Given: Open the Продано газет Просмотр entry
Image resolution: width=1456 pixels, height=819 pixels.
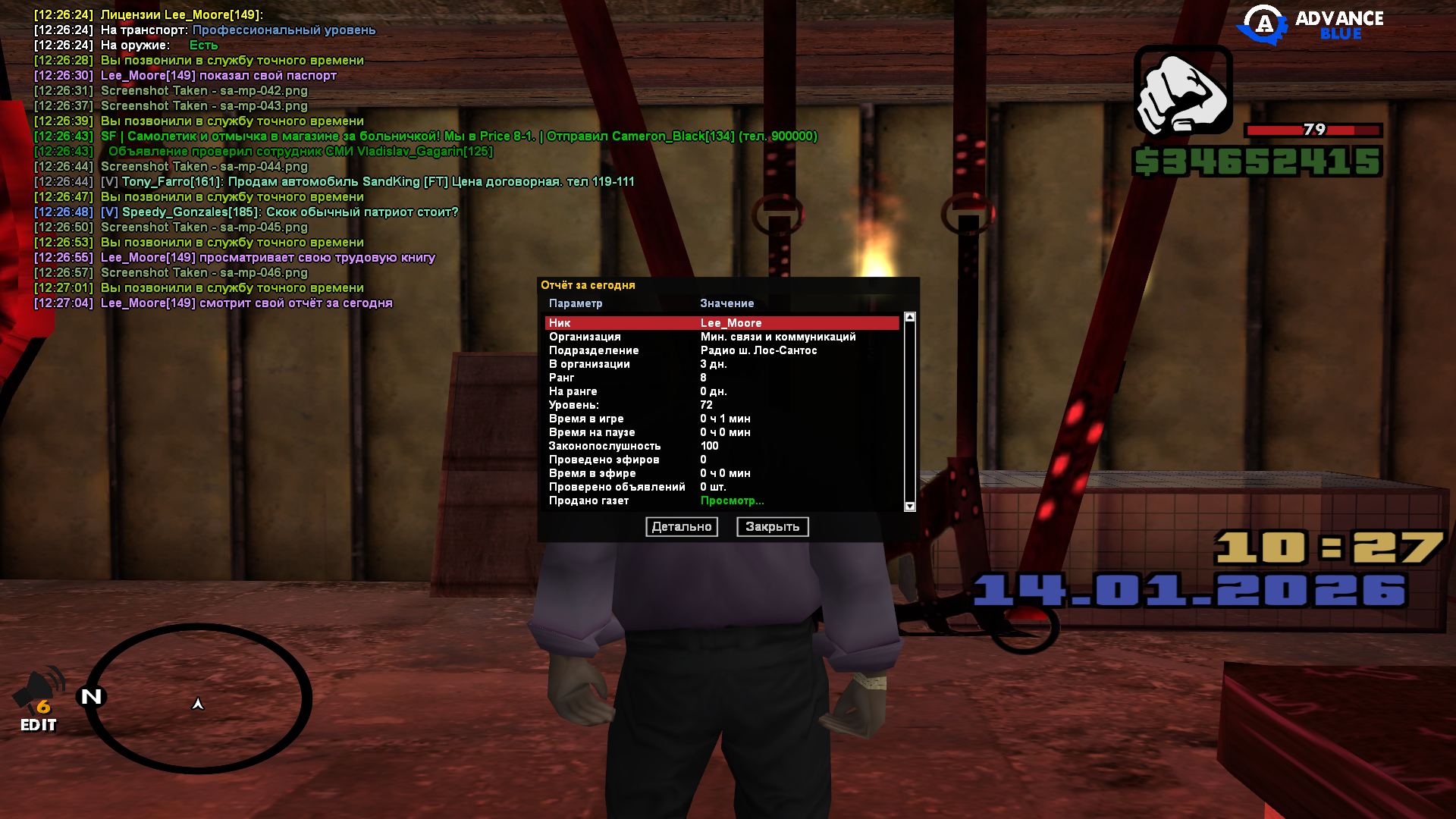Looking at the screenshot, I should pyautogui.click(x=732, y=500).
